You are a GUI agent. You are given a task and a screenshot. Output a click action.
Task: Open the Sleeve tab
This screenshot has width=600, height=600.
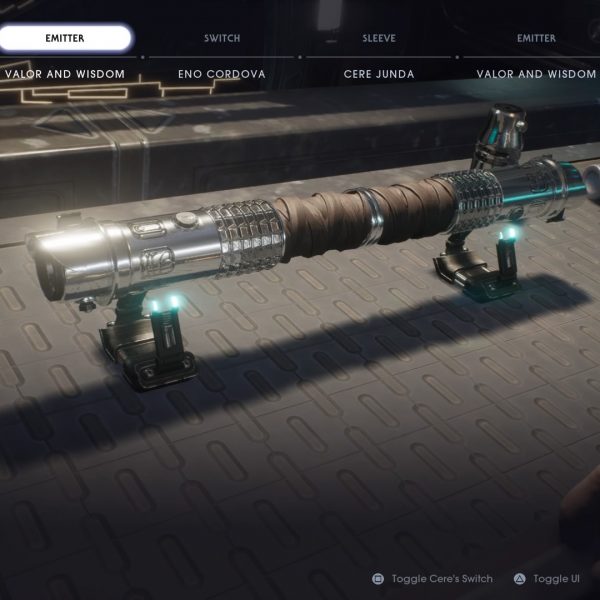(379, 38)
